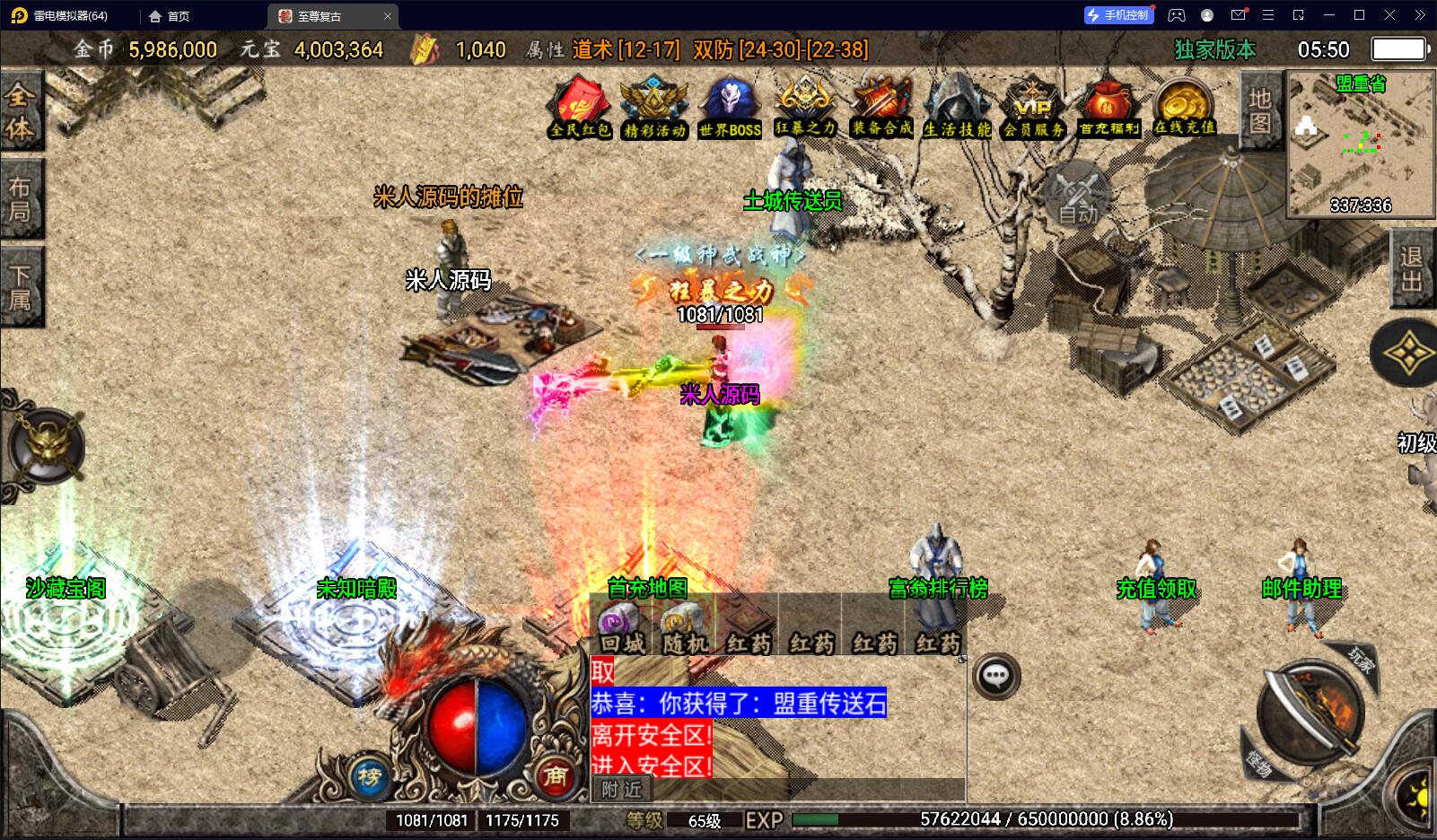
Task: Open the chat speech bubble button
Action: point(995,677)
